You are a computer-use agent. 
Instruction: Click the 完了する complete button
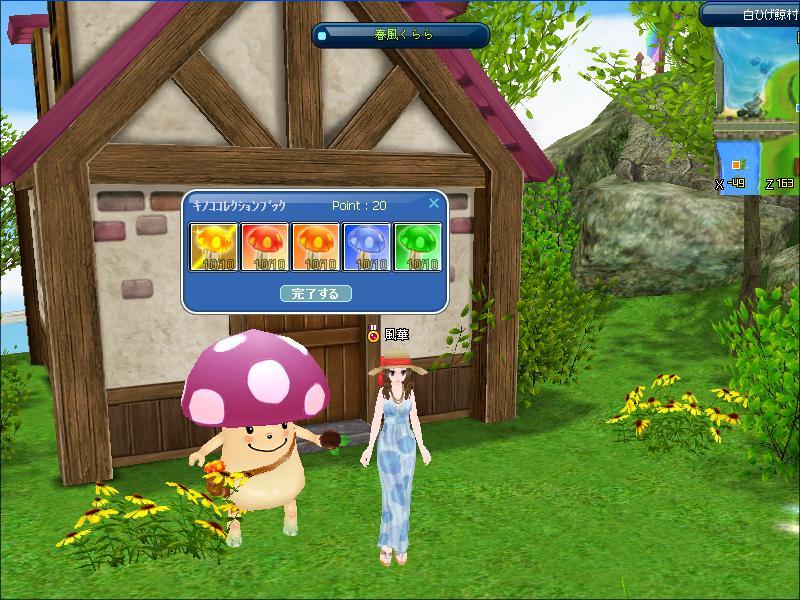(315, 294)
